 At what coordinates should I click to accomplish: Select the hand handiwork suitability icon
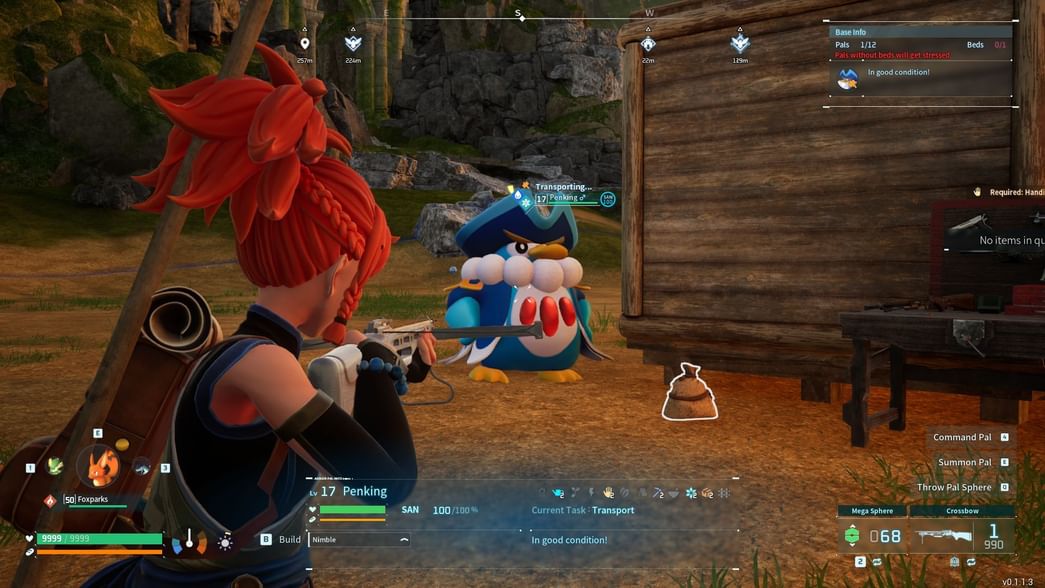pos(608,493)
